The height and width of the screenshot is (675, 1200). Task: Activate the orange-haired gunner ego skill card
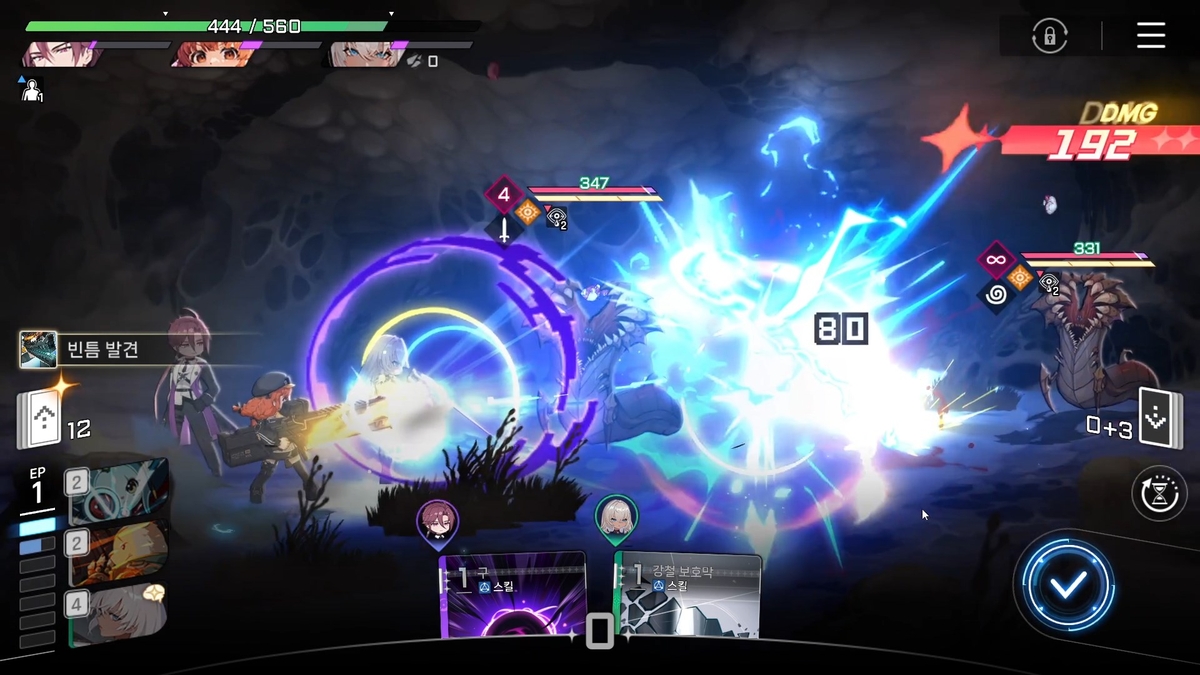point(115,552)
